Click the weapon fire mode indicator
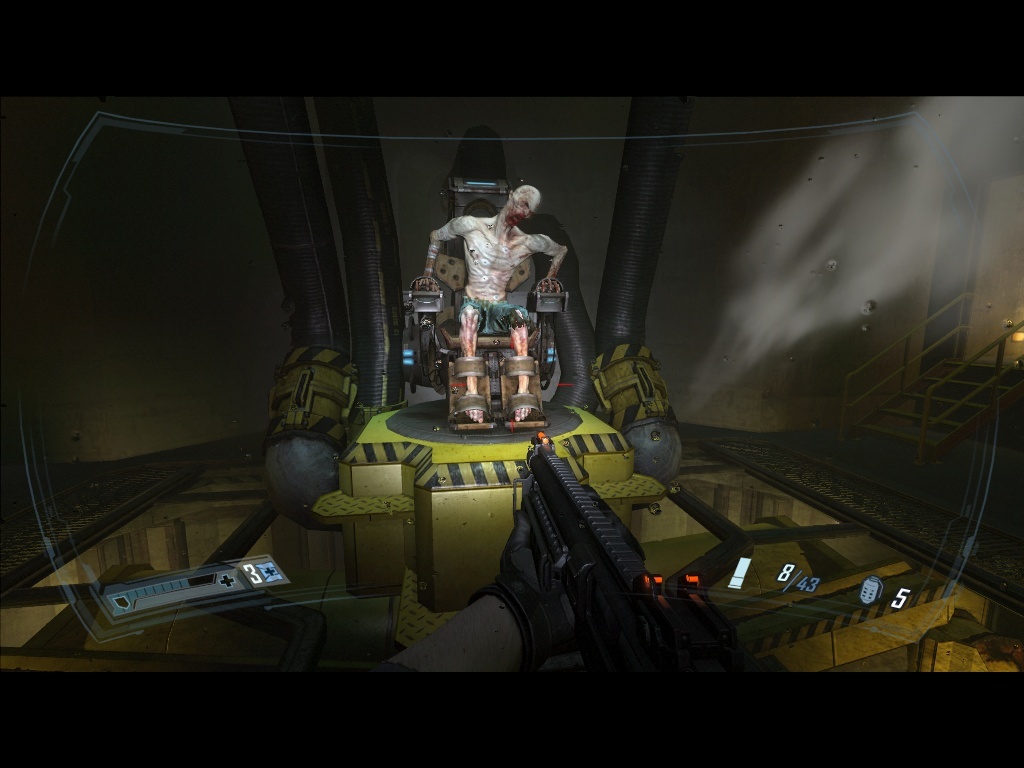 click(x=740, y=574)
